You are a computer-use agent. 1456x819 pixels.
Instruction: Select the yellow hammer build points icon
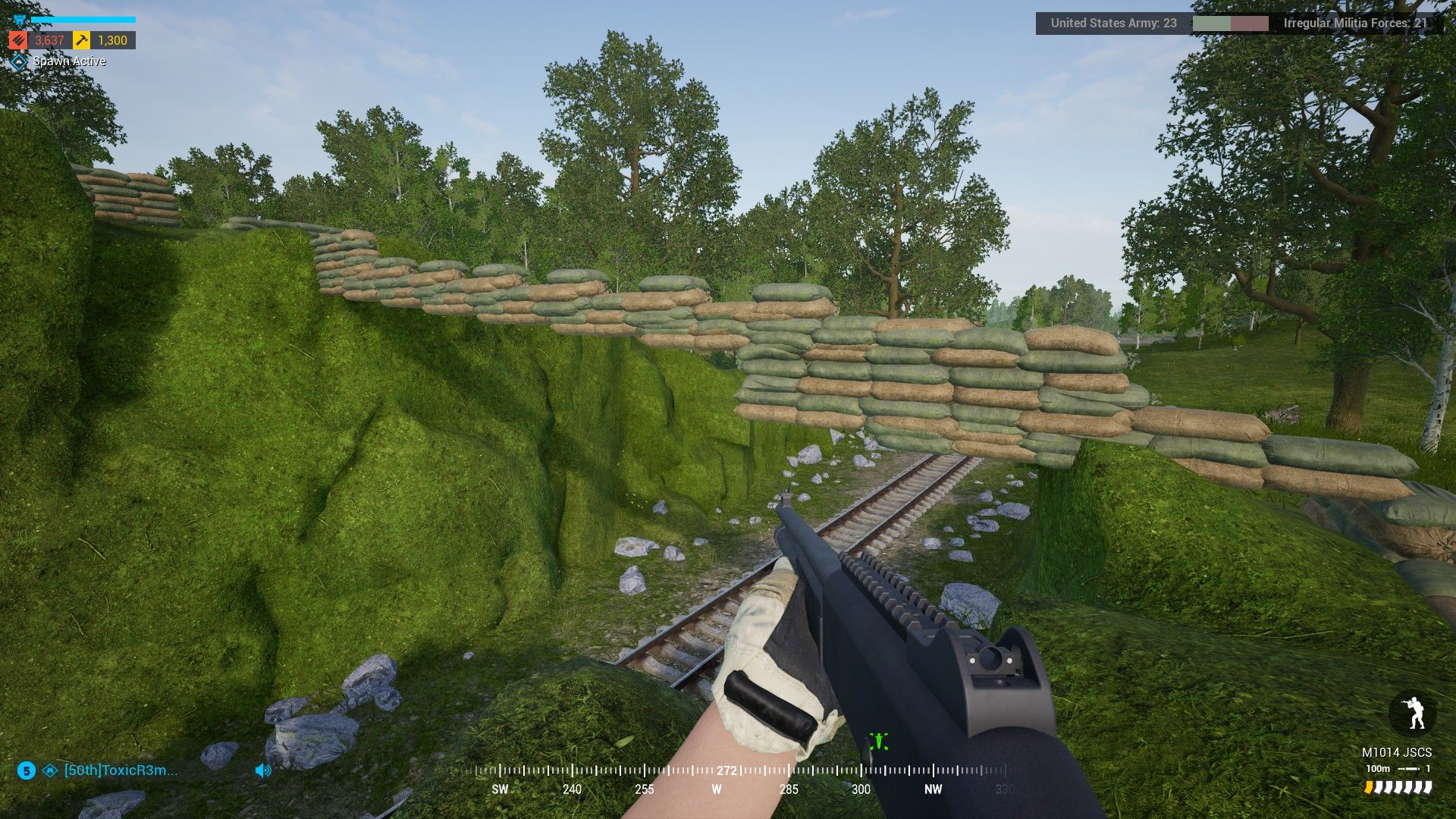click(x=81, y=41)
